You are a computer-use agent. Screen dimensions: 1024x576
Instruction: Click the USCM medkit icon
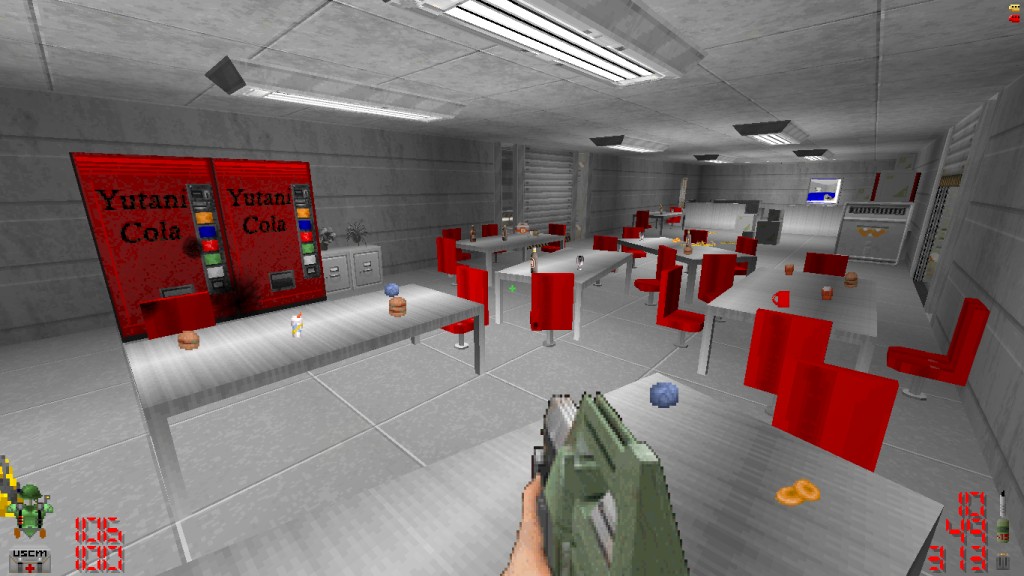point(31,557)
